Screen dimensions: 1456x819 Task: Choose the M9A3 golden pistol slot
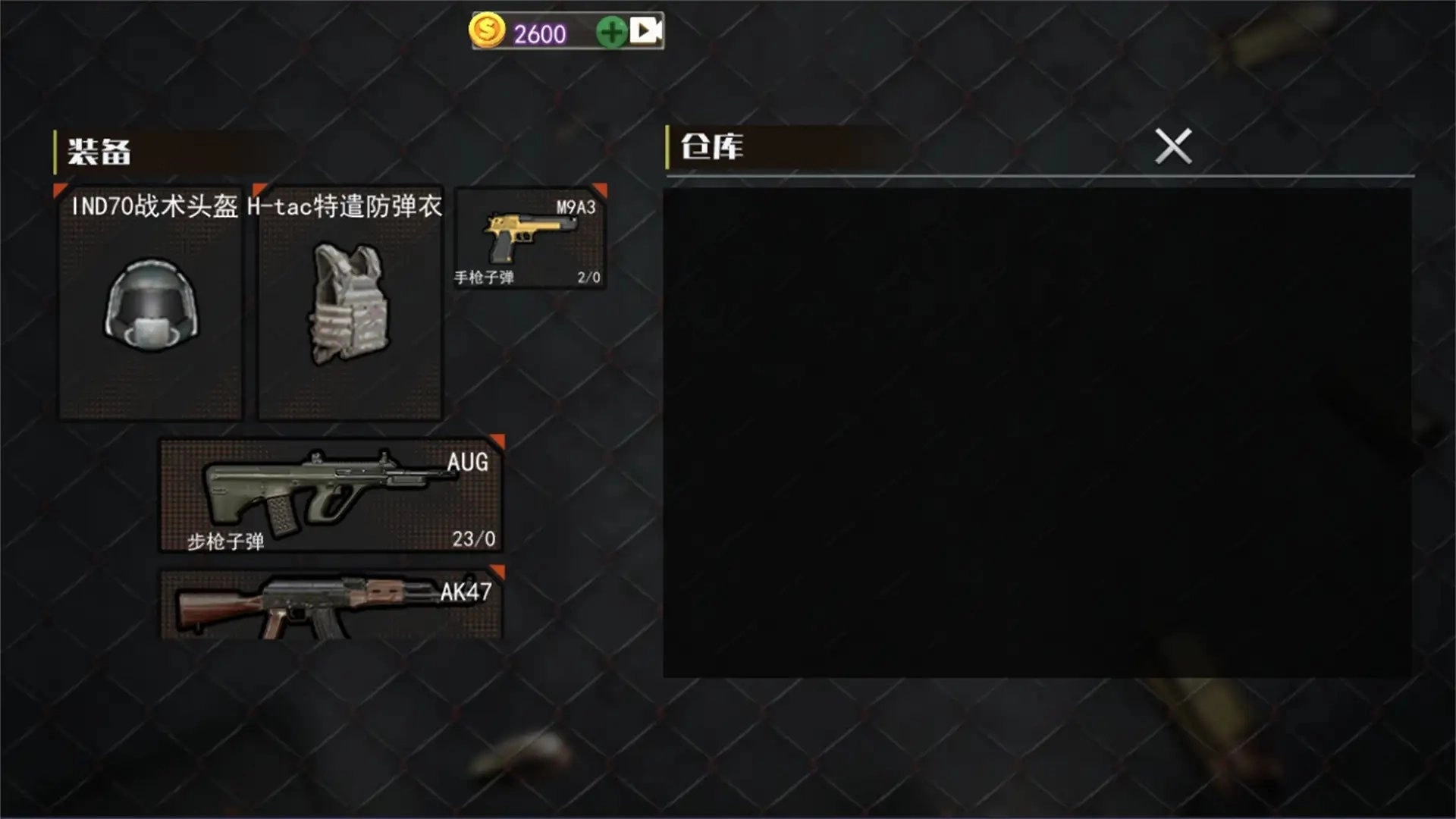coord(530,238)
